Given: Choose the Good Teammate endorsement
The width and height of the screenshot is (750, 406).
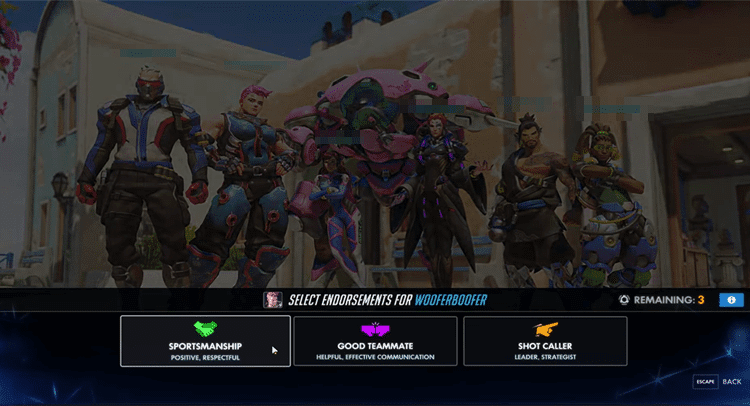Looking at the screenshot, I should pyautogui.click(x=376, y=341).
